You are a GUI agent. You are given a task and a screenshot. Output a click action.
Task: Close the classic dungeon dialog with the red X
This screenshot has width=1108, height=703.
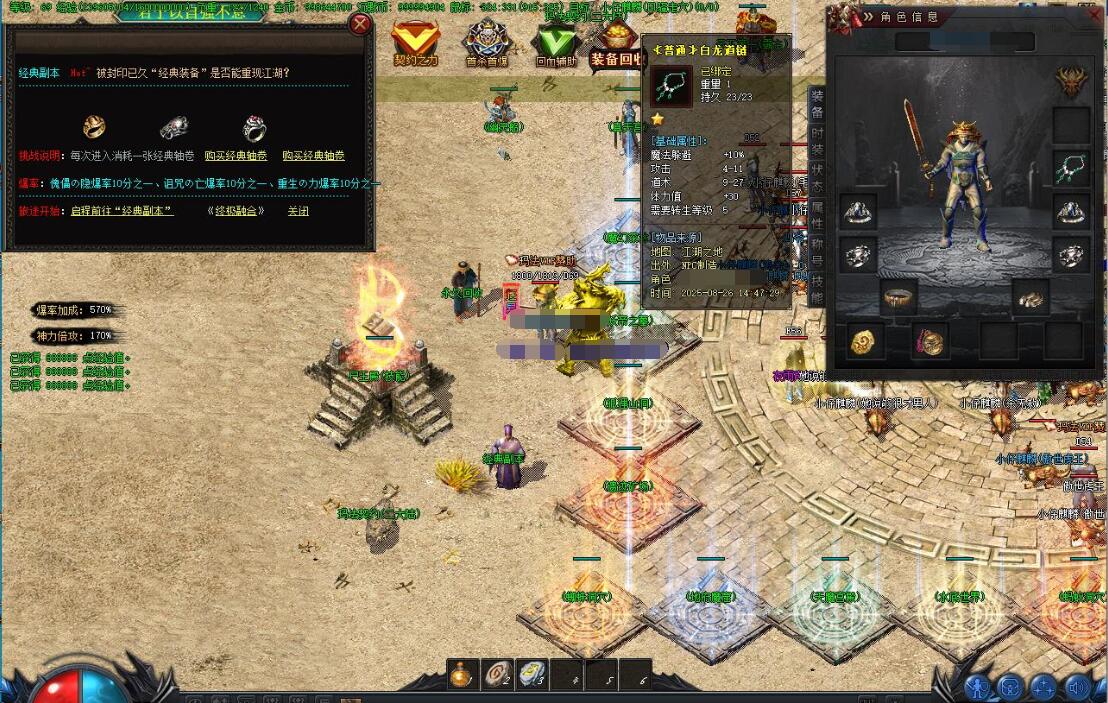point(359,23)
